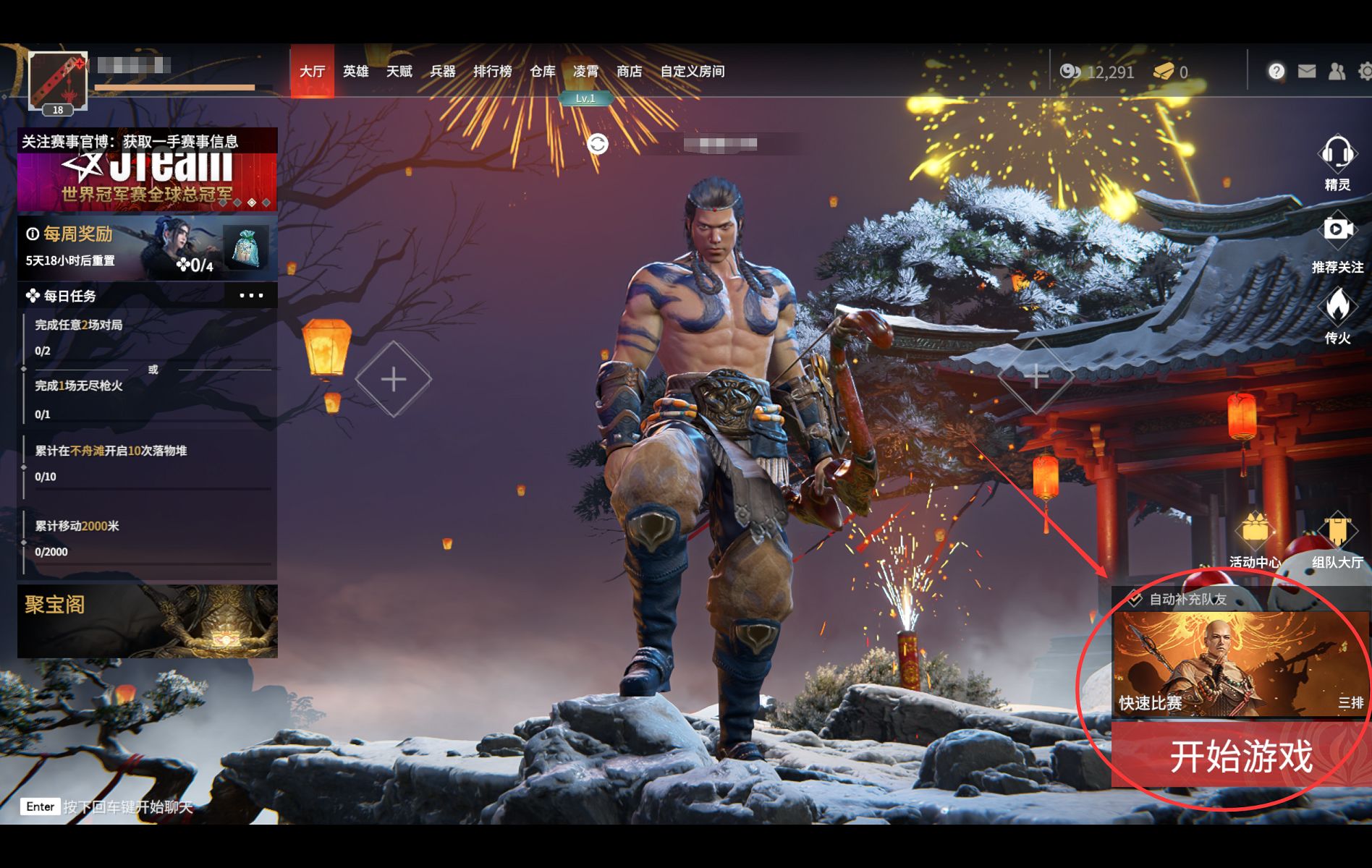Open the 兵器 weapons tab
Image resolution: width=1372 pixels, height=868 pixels.
point(442,71)
